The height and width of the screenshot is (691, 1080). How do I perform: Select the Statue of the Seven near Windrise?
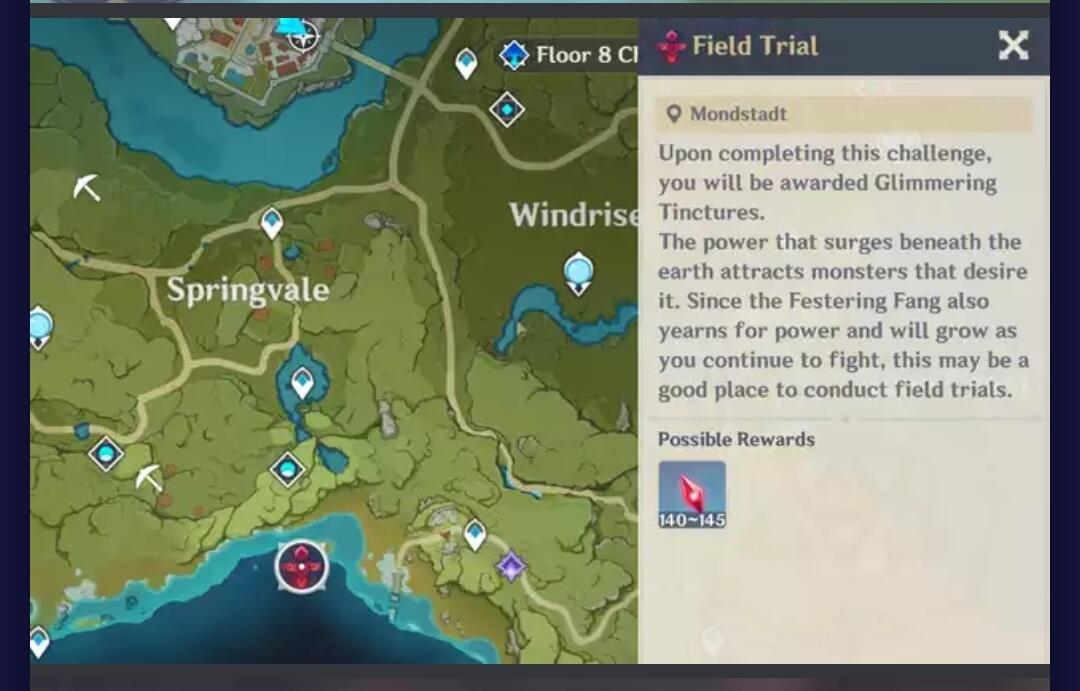tap(578, 273)
